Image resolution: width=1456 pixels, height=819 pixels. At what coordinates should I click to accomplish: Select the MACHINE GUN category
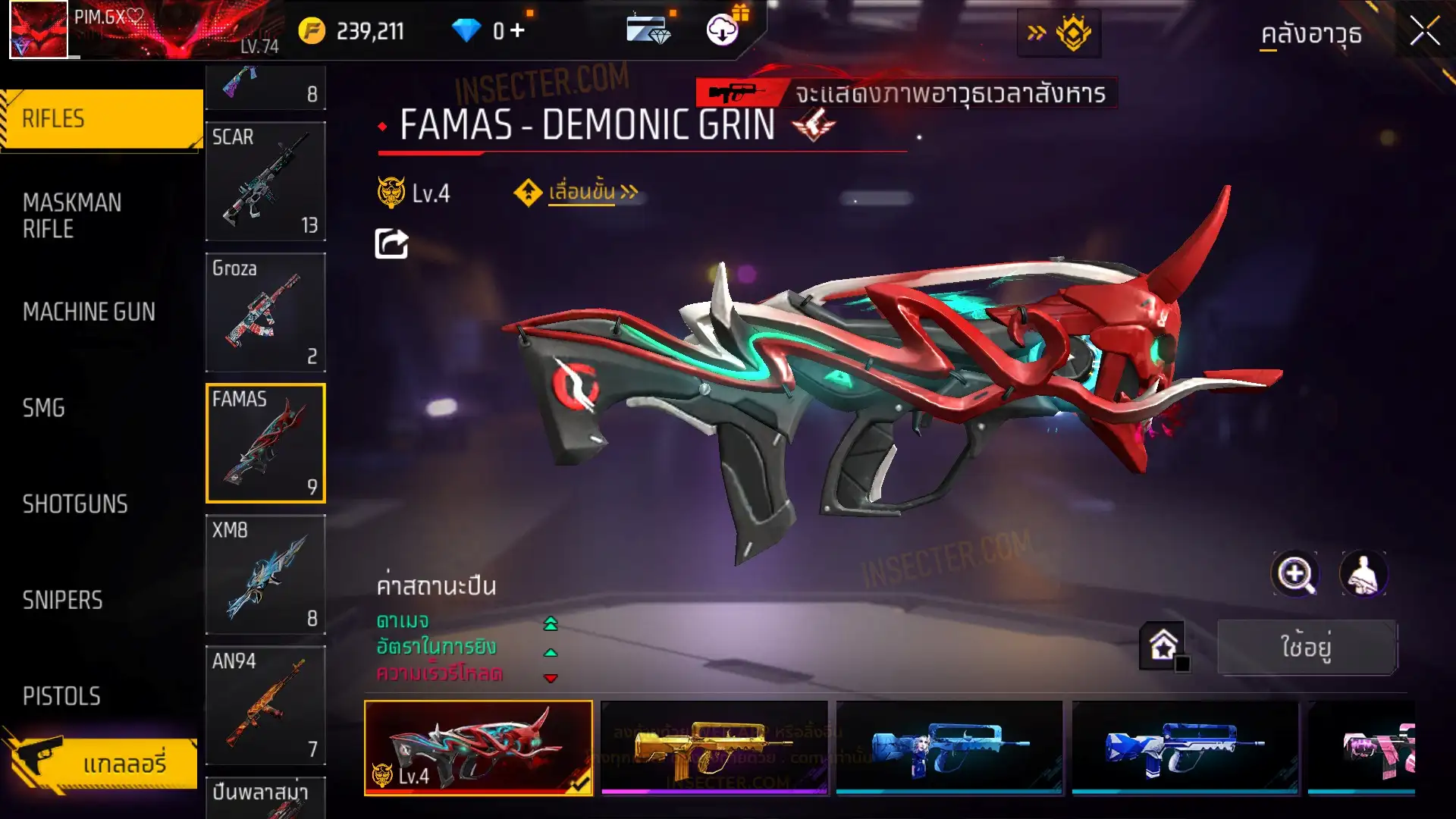tap(89, 312)
